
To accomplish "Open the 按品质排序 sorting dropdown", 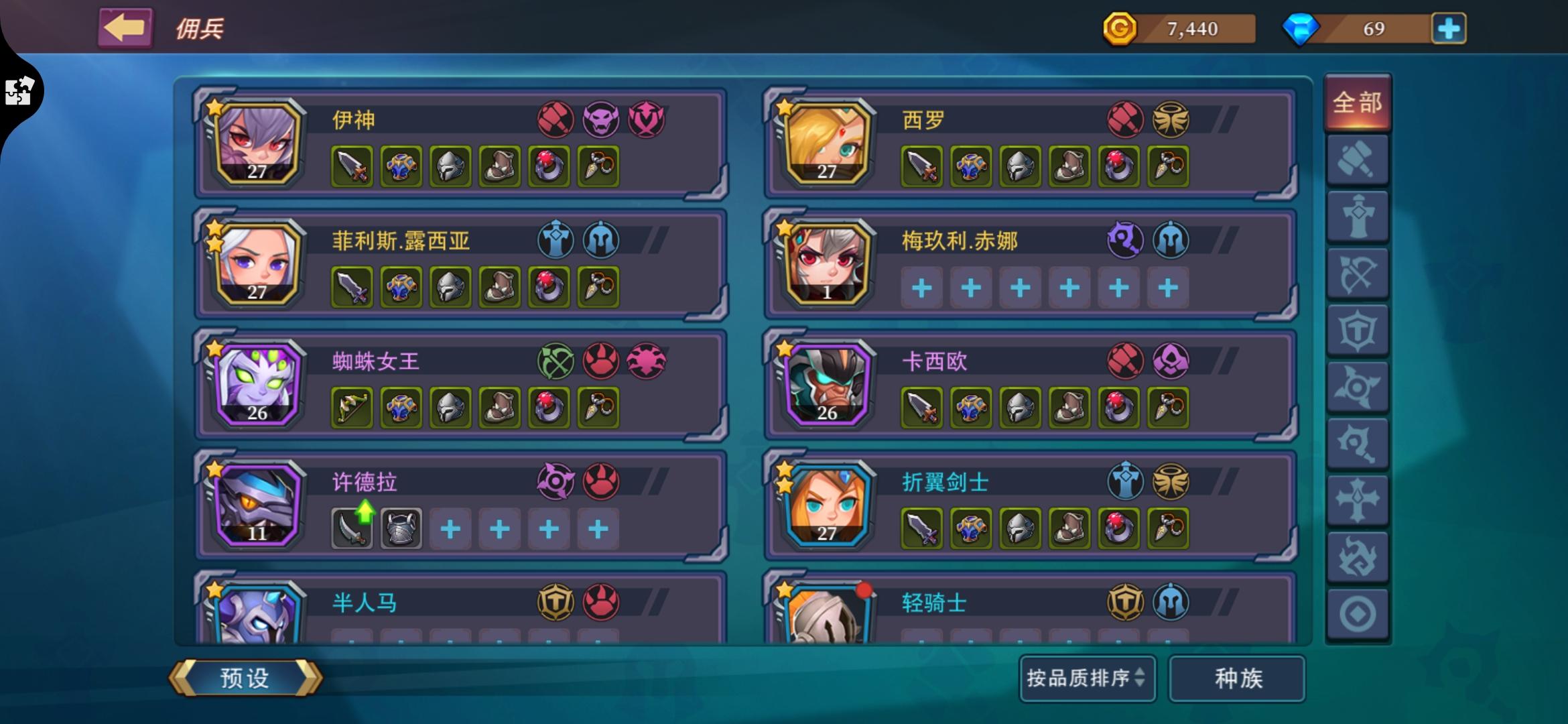I will (1087, 679).
